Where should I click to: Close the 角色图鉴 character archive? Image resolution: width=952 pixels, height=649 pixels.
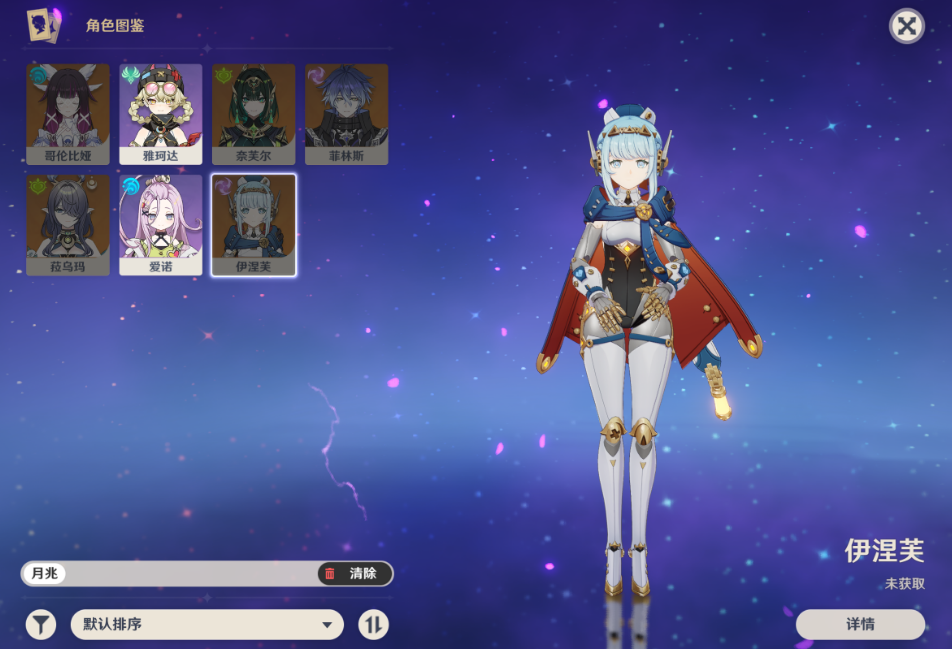[x=906, y=26]
